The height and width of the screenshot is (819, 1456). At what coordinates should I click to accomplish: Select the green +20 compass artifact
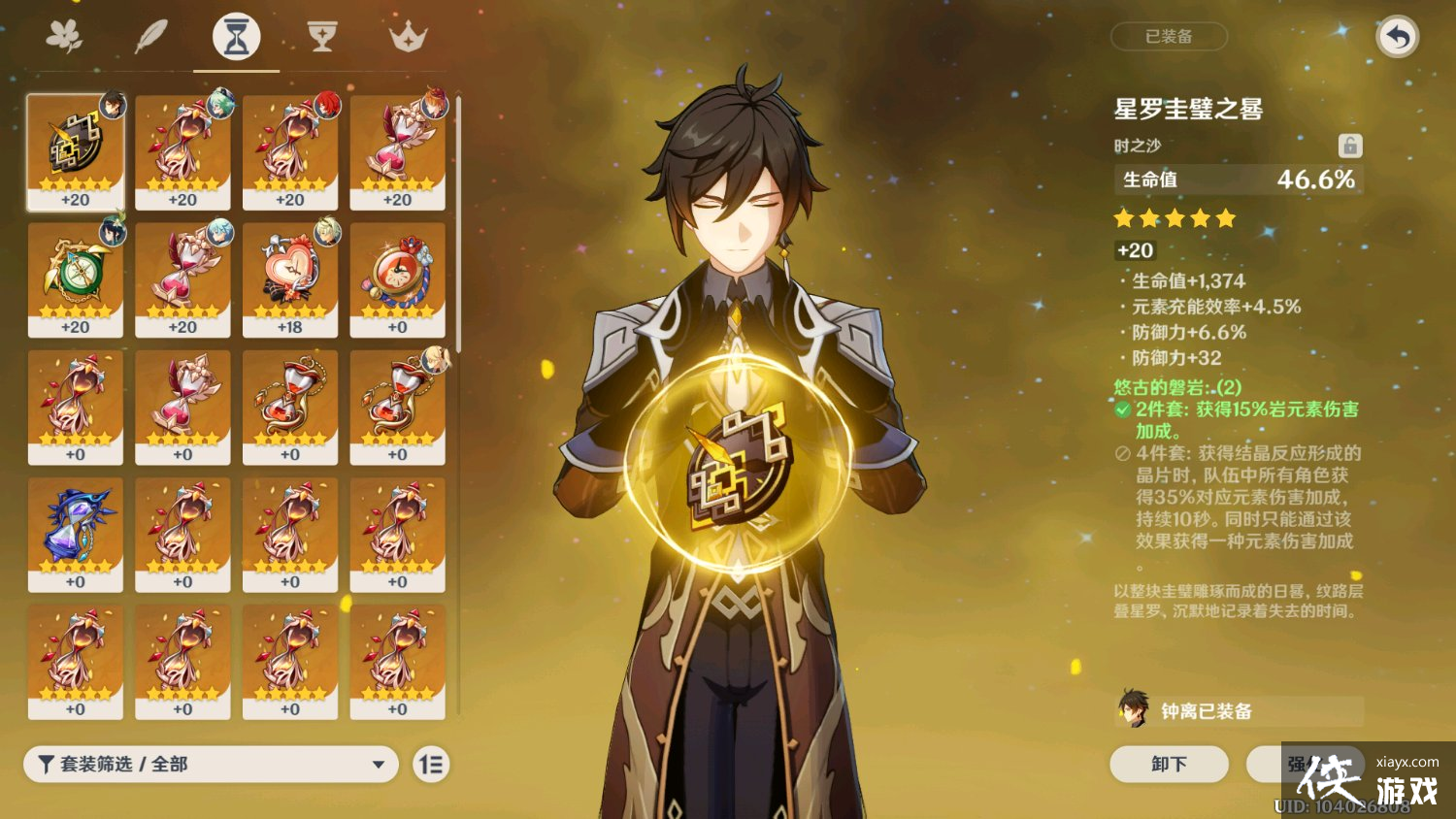point(76,277)
